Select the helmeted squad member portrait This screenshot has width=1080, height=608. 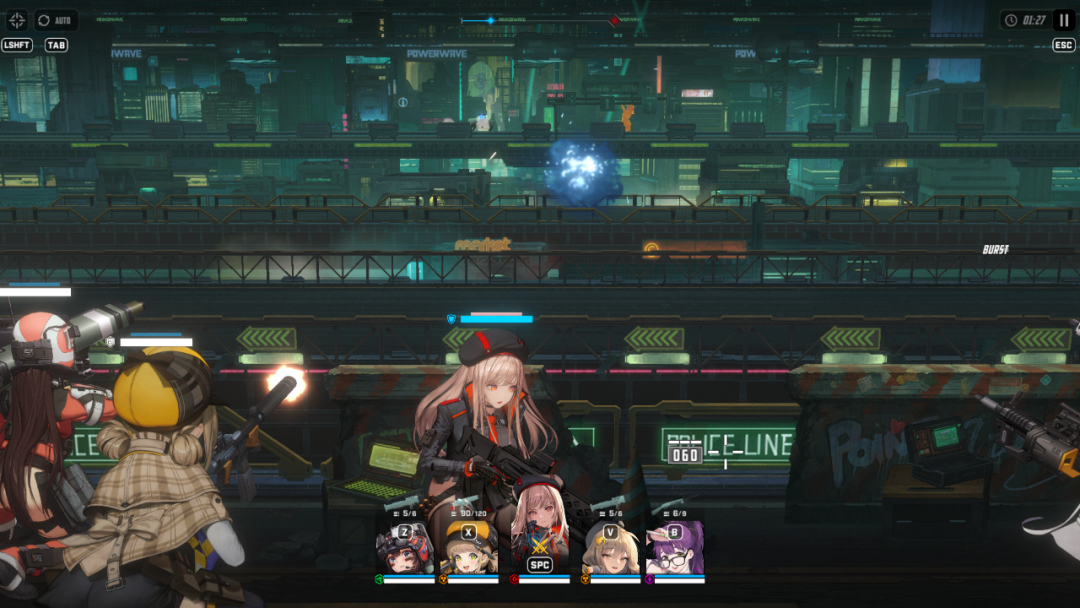pyautogui.click(x=404, y=548)
